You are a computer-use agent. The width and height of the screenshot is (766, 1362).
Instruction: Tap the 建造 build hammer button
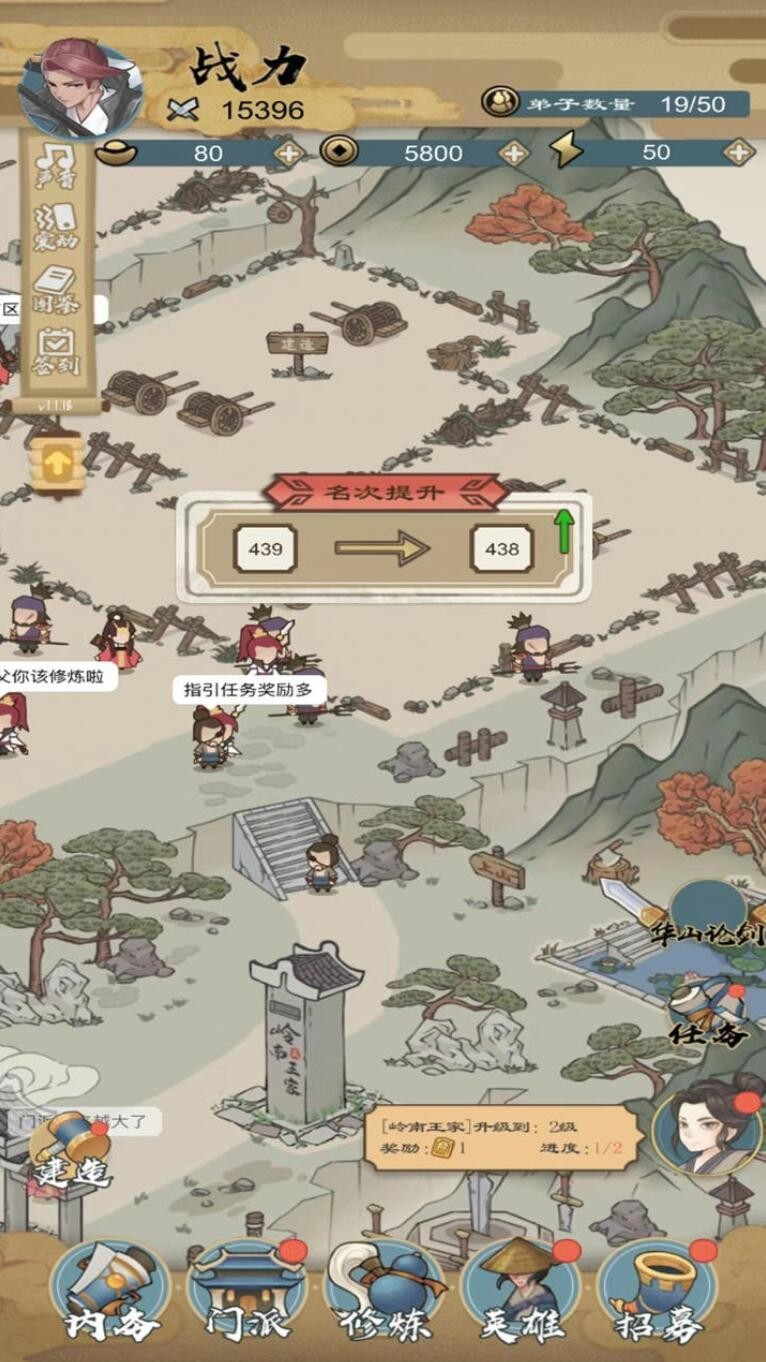coord(70,1152)
